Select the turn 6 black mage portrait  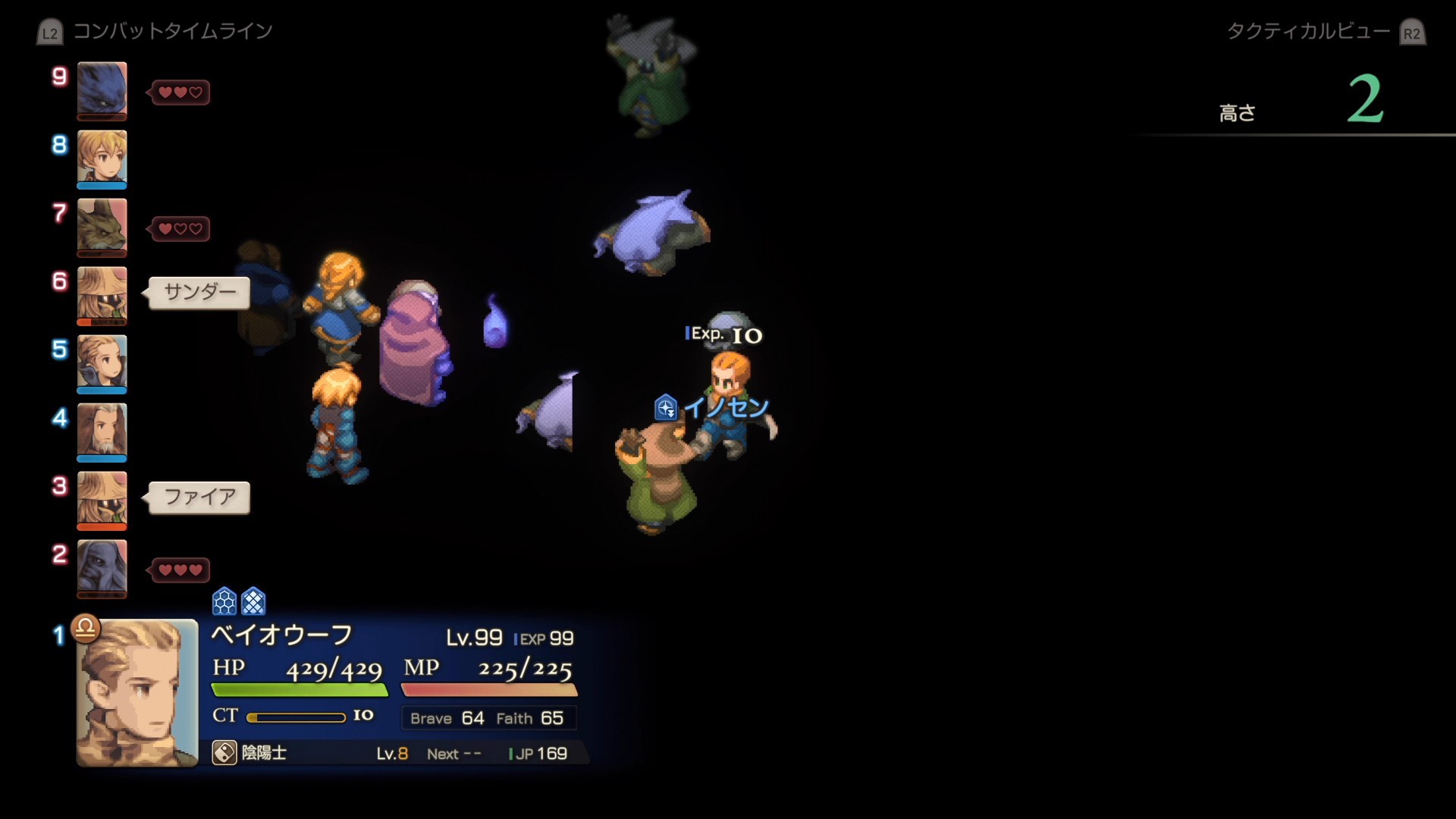pos(102,294)
